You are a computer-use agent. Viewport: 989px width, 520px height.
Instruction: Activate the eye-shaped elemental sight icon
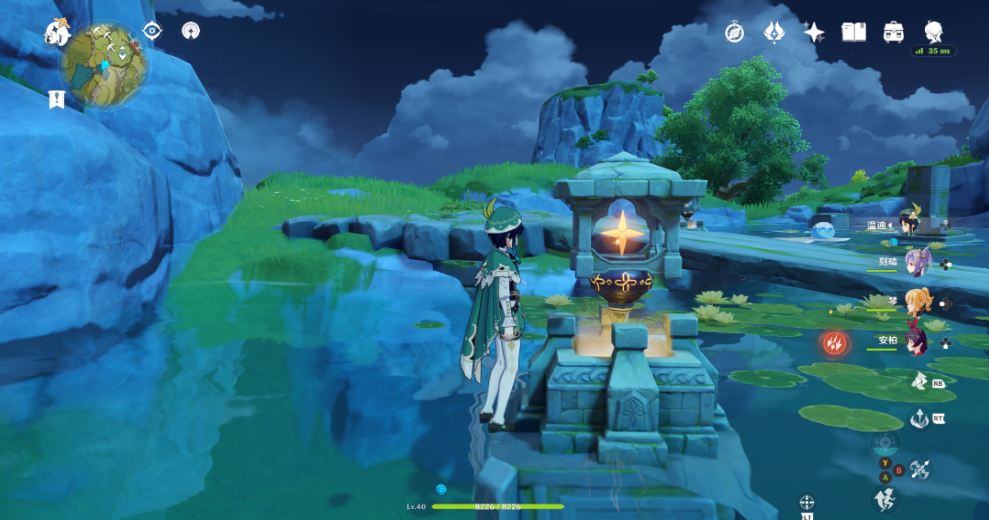tap(152, 30)
